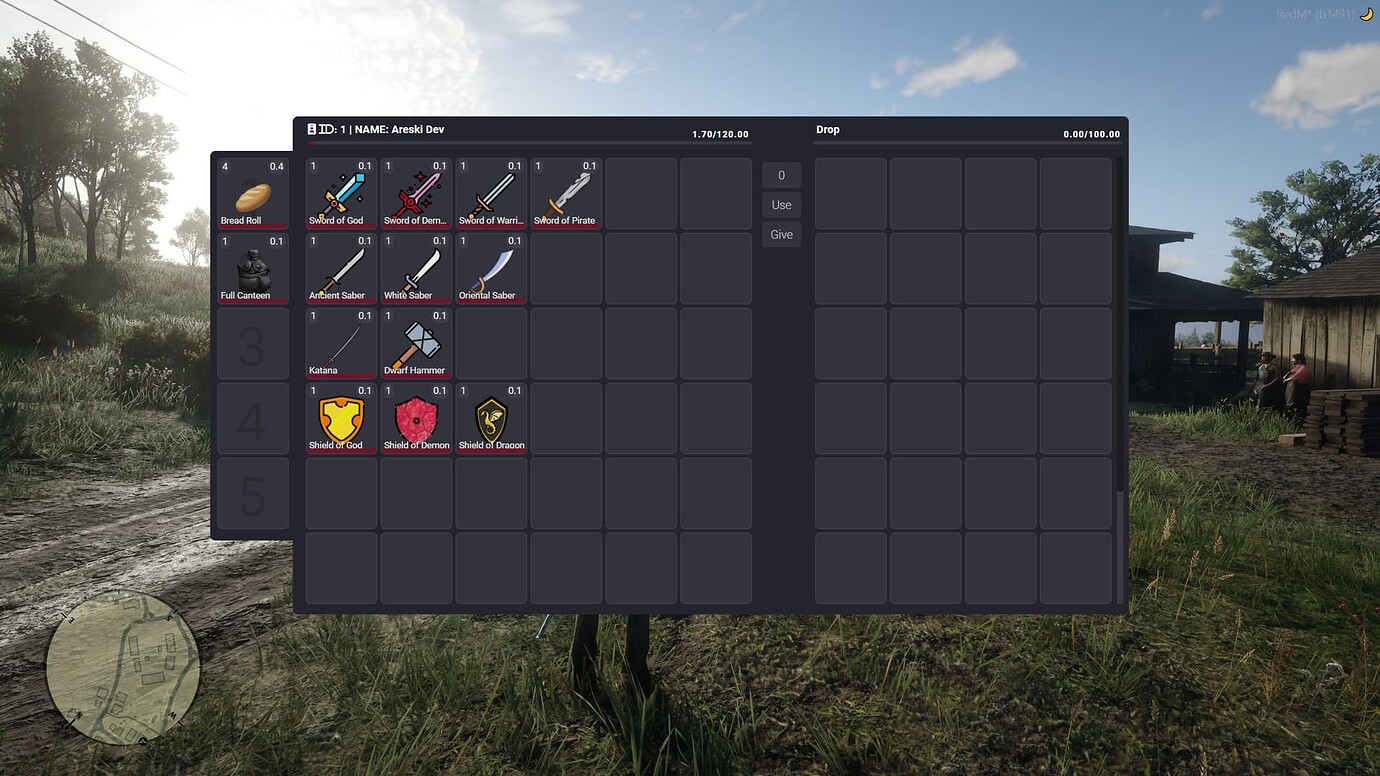Click the Katana item icon
Image resolution: width=1380 pixels, height=776 pixels.
pyautogui.click(x=340, y=342)
